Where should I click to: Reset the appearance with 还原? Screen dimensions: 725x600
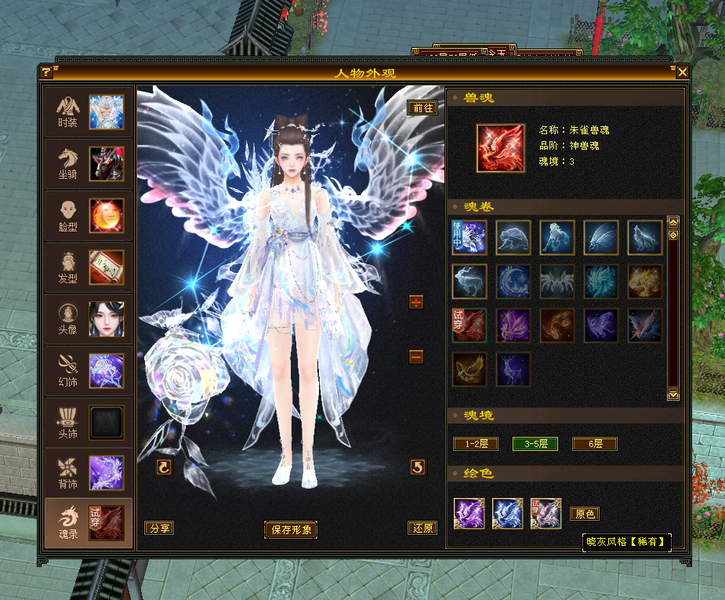(x=422, y=528)
